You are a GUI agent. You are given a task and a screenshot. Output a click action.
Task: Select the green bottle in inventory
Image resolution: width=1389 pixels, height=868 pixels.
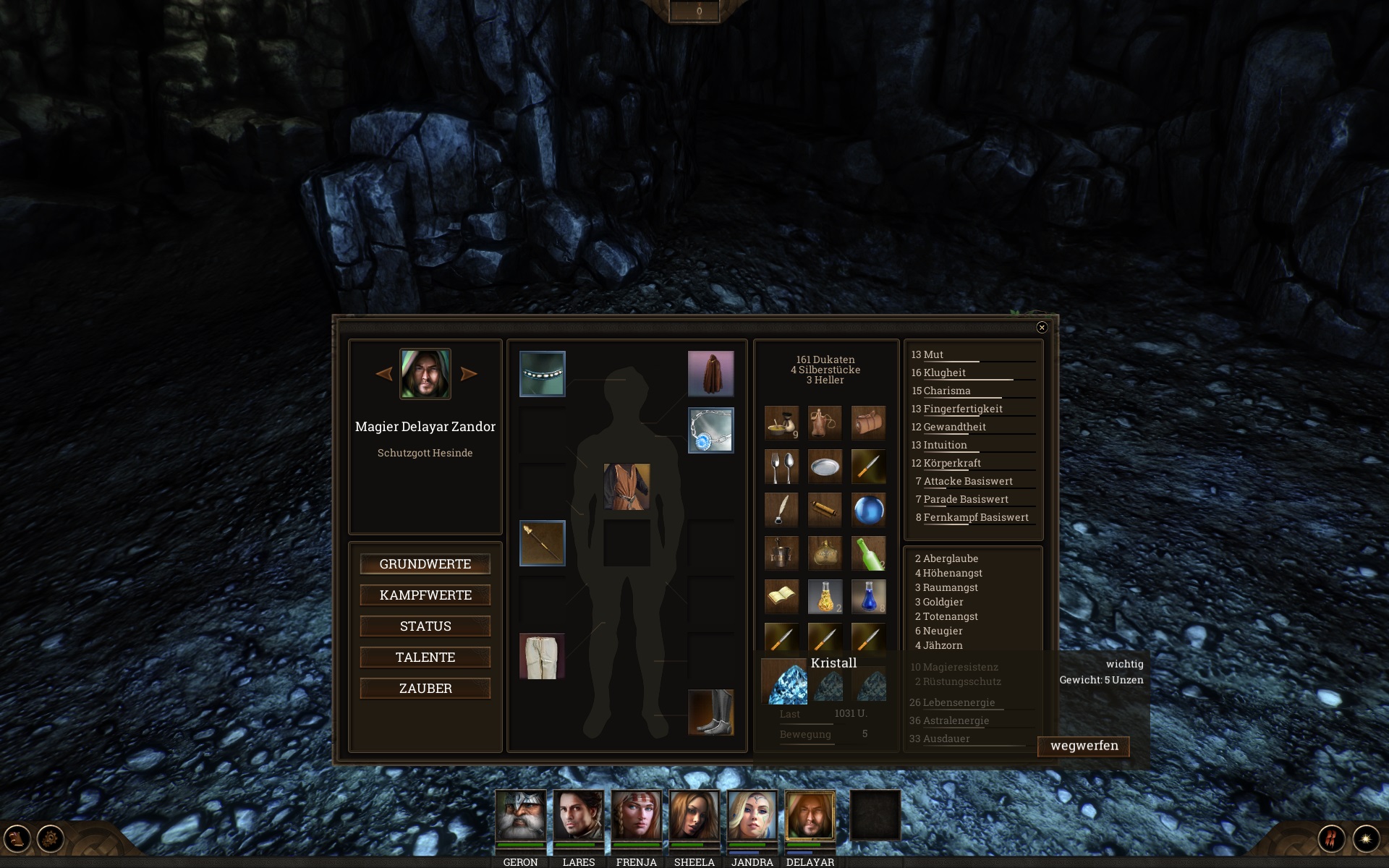click(868, 553)
